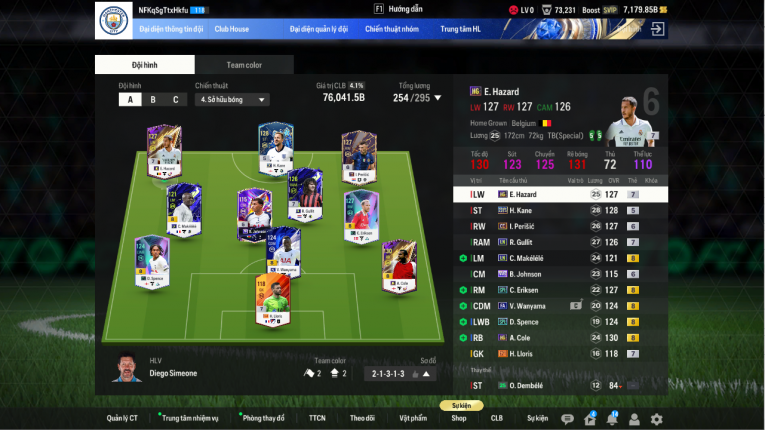Open the Shop from the bottom bar

[459, 418]
